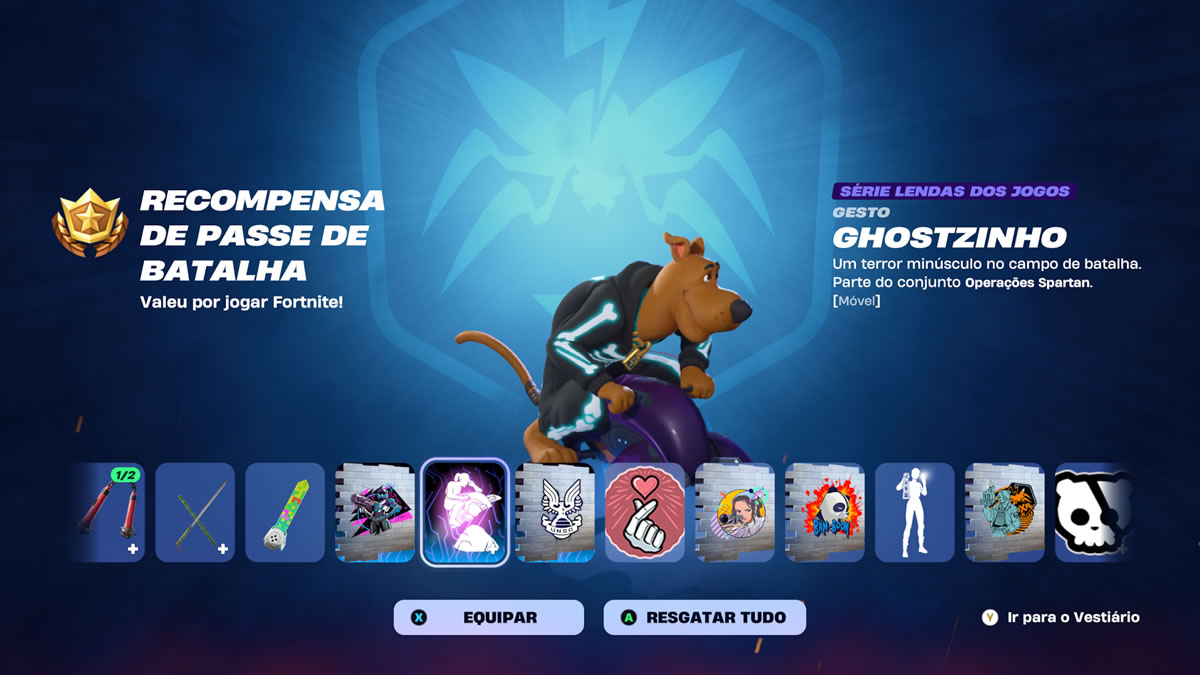Go to the locker via Ir para o Vestiário
Image resolution: width=1200 pixels, height=675 pixels.
[x=1062, y=617]
